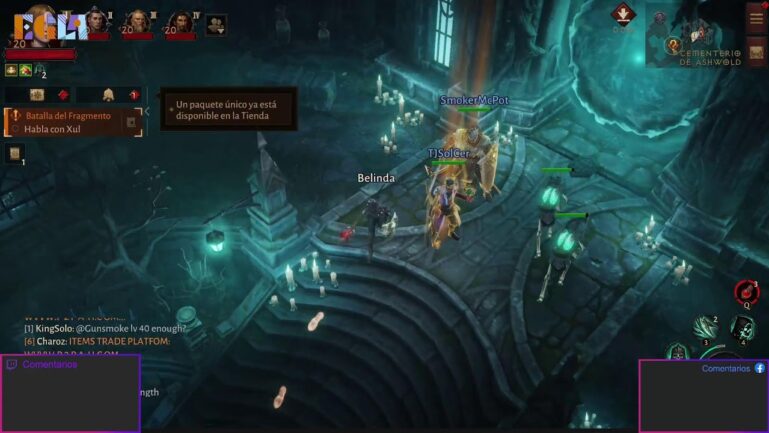Open the map parchment tab icon

(37, 95)
